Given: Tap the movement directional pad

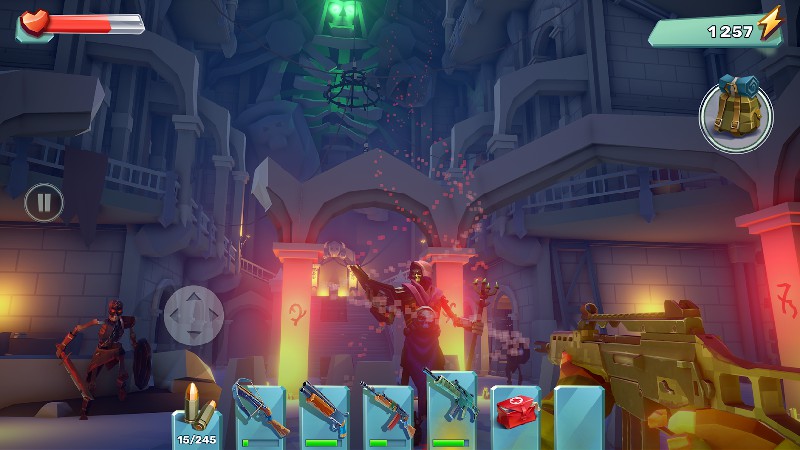Looking at the screenshot, I should coord(194,315).
